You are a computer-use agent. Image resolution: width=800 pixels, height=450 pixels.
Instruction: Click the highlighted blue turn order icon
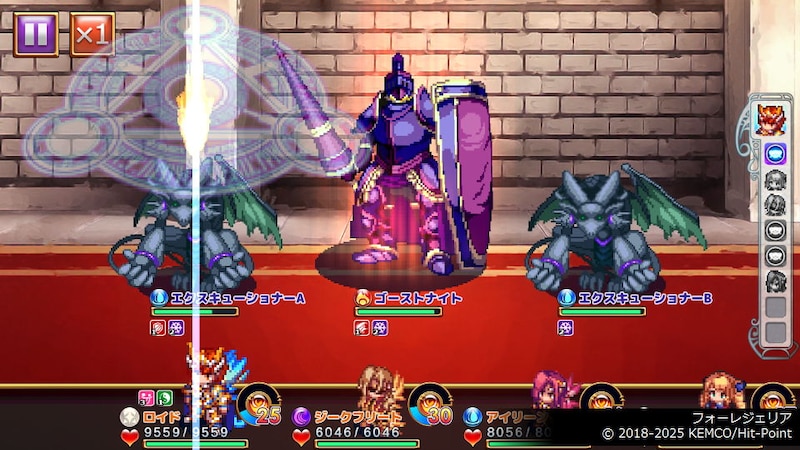(x=773, y=155)
